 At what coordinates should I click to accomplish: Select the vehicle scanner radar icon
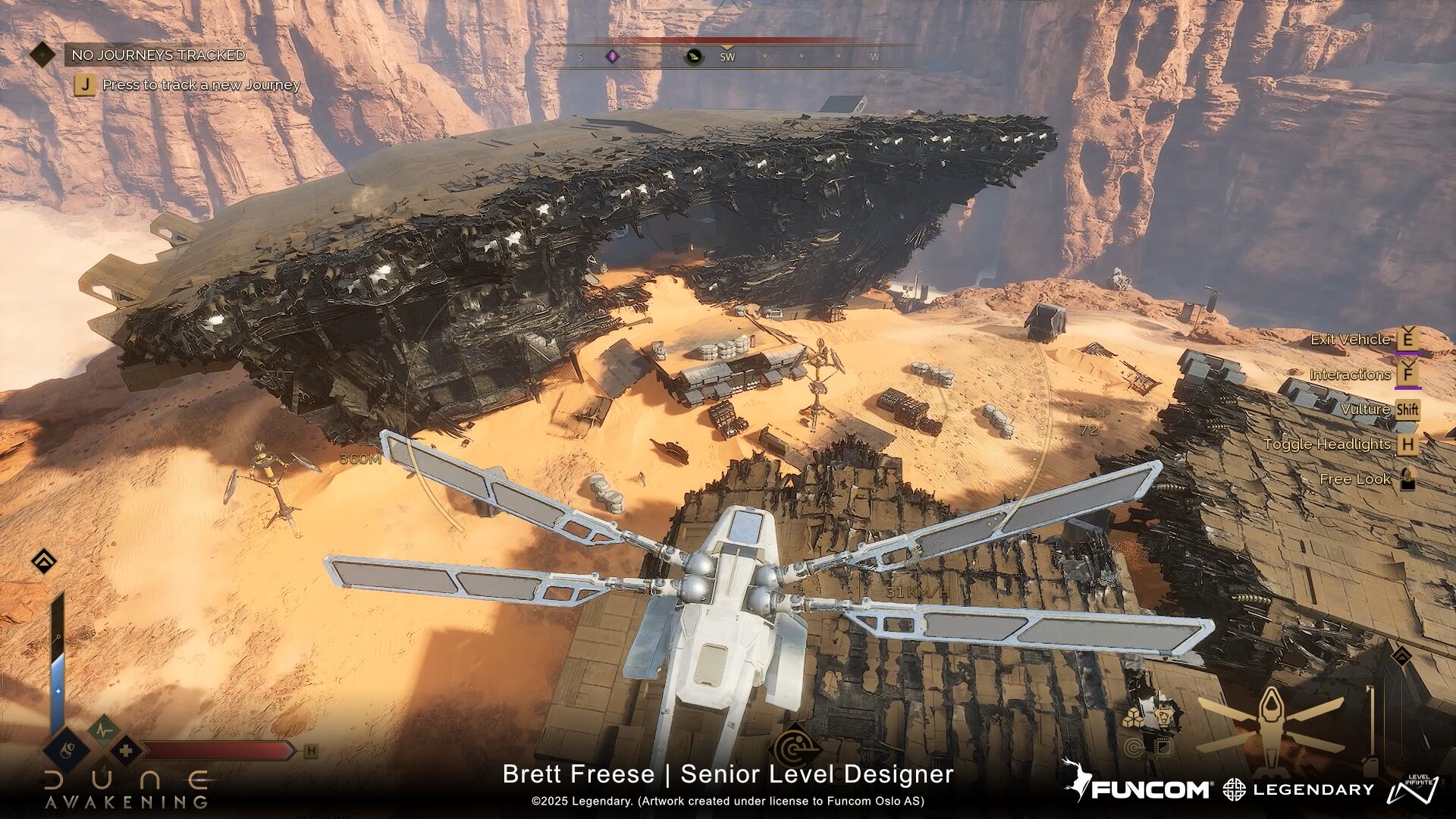click(795, 748)
